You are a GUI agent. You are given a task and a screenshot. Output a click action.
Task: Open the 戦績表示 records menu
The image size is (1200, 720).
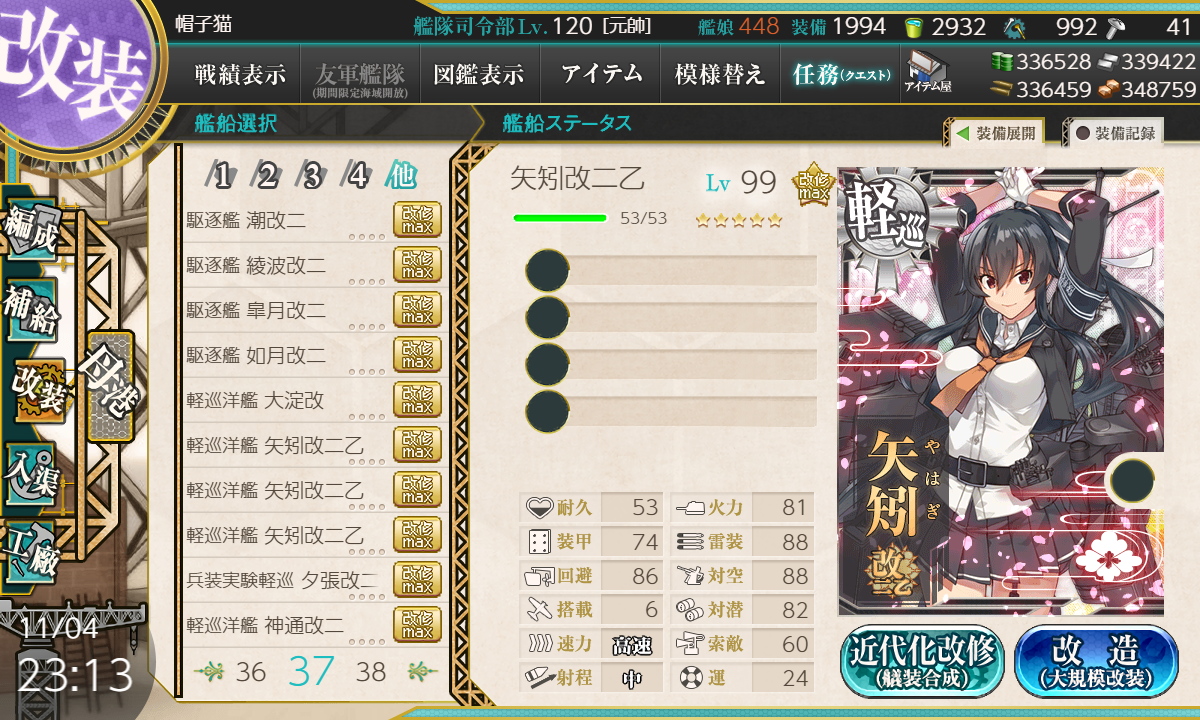(x=240, y=74)
